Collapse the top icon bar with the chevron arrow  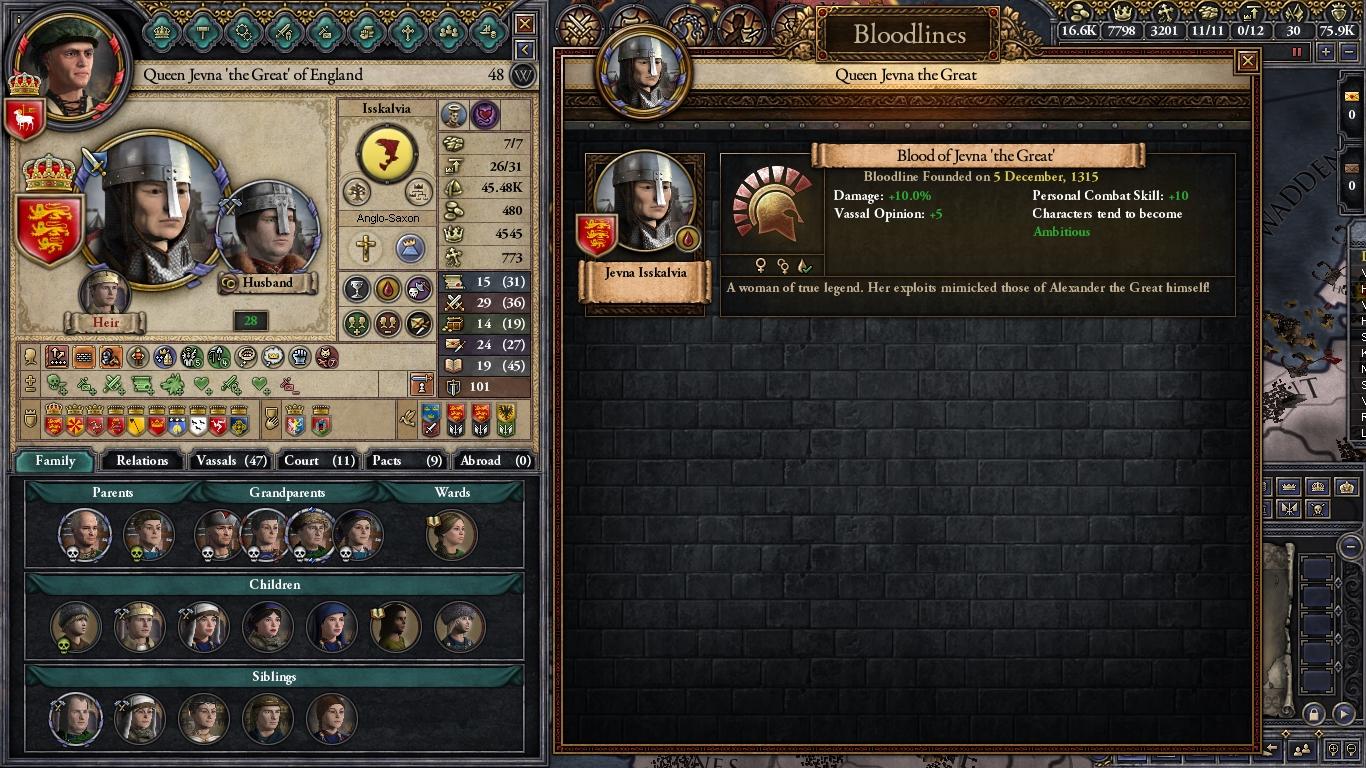tap(524, 48)
